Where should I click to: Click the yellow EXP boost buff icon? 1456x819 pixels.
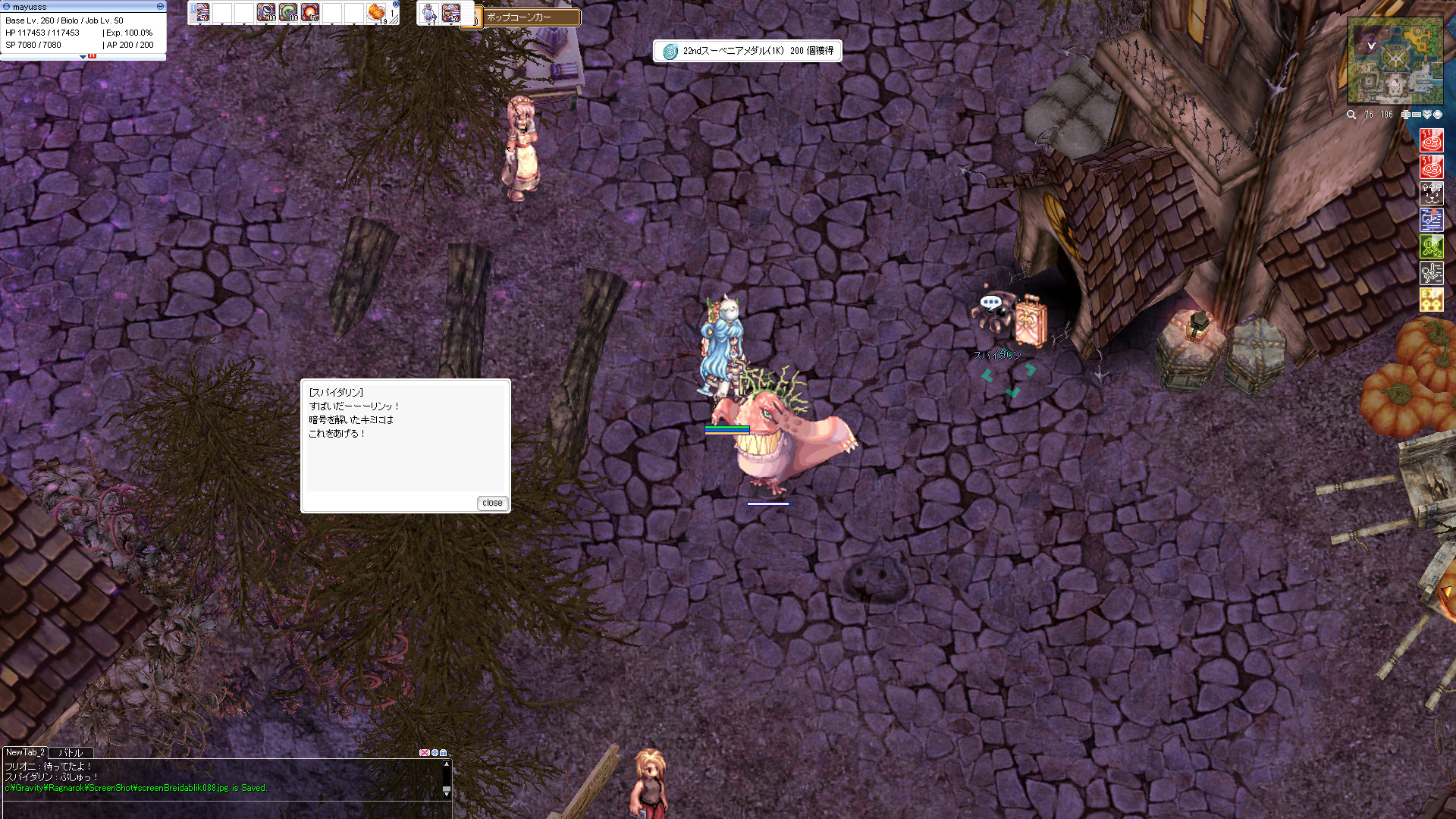coord(1431,299)
